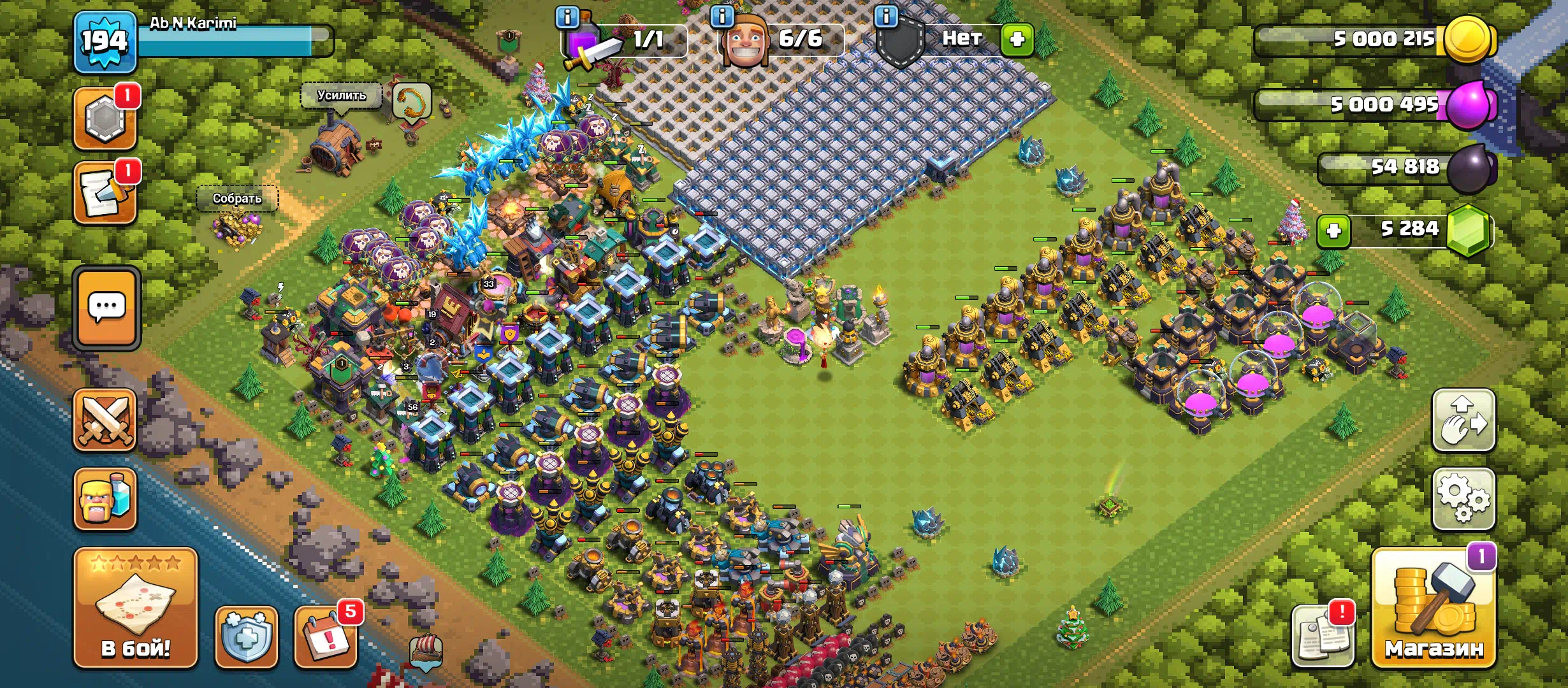
Task: Buy gems with the green plus button
Action: point(1333,231)
